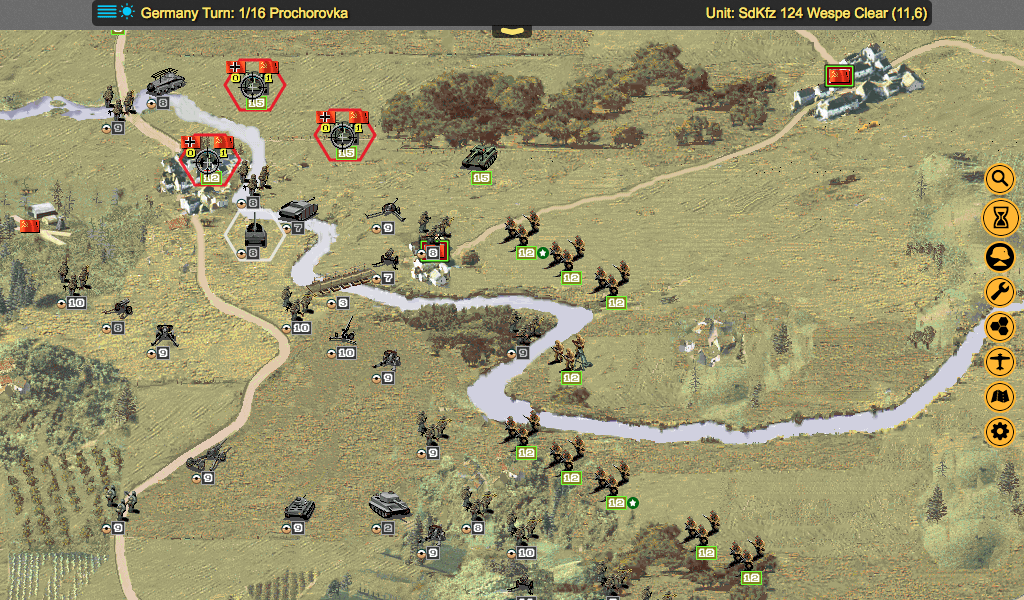
Task: Target the red-hexed enemy with strength 13
Action: click(344, 136)
